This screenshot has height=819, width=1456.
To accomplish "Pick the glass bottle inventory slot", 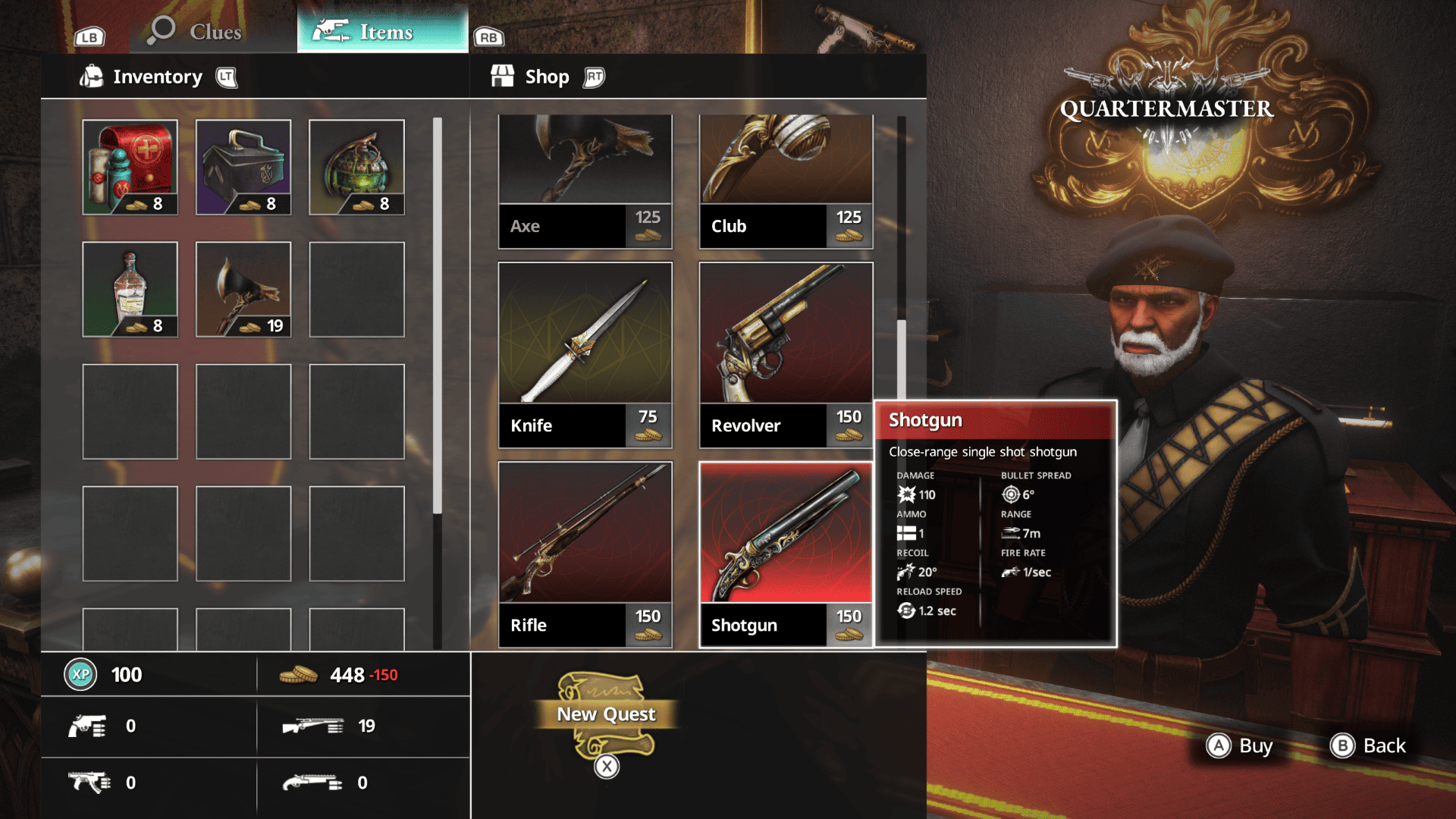I will (130, 289).
